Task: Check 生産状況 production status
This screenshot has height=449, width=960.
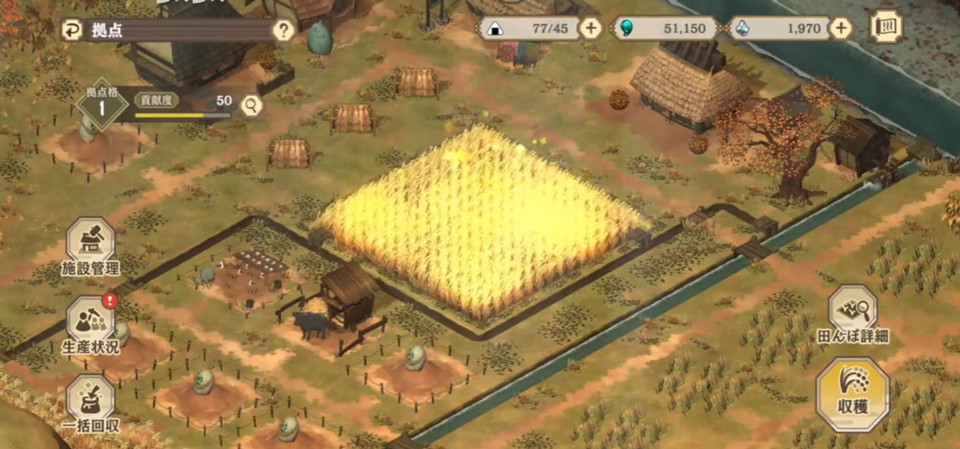Action: (90, 325)
